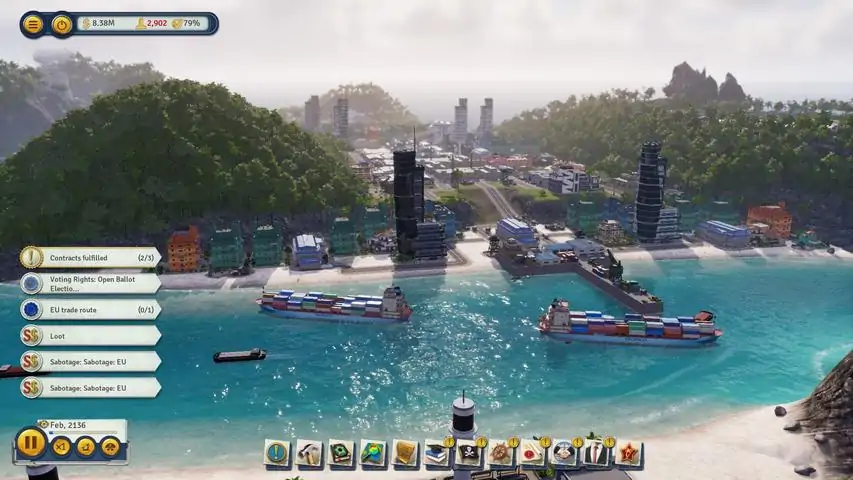This screenshot has width=853, height=480.
Task: Open the build menu hammer icon
Action: (309, 453)
